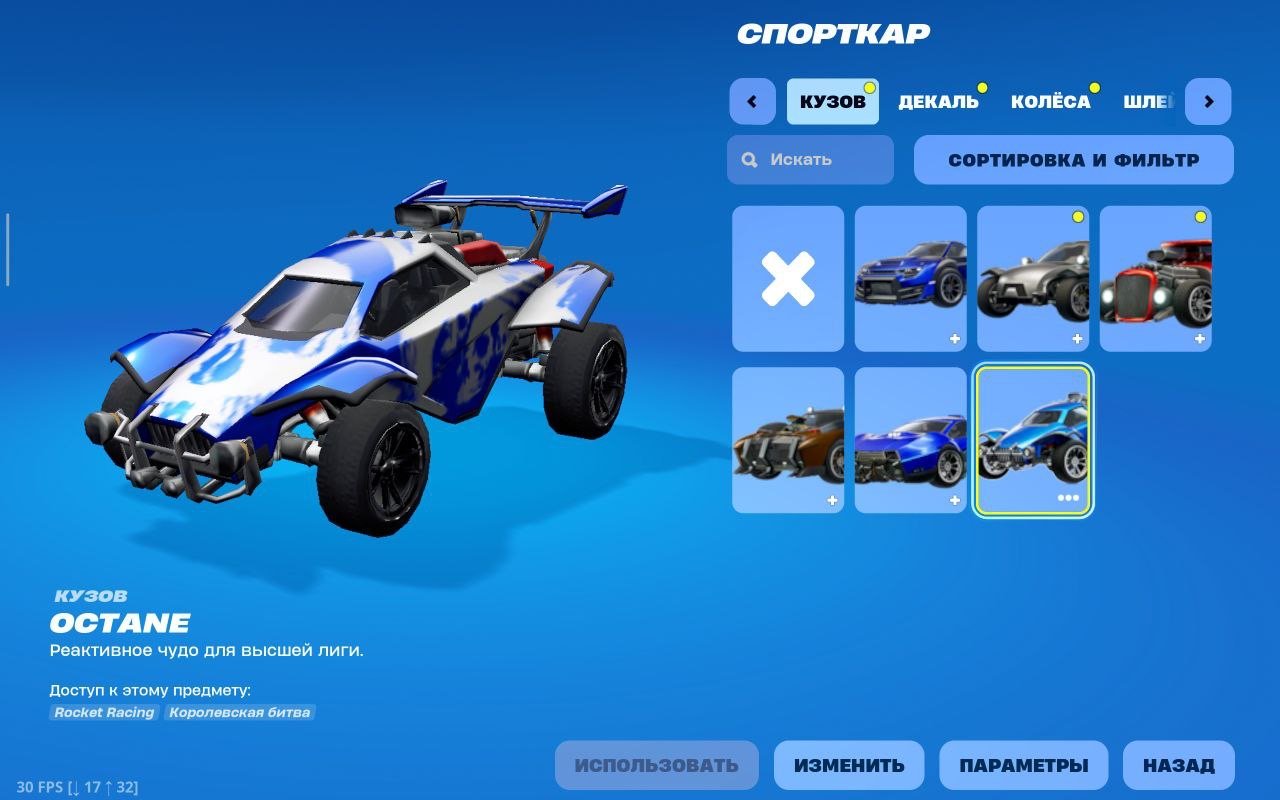Click the Rocket Racing availability tag

point(104,712)
